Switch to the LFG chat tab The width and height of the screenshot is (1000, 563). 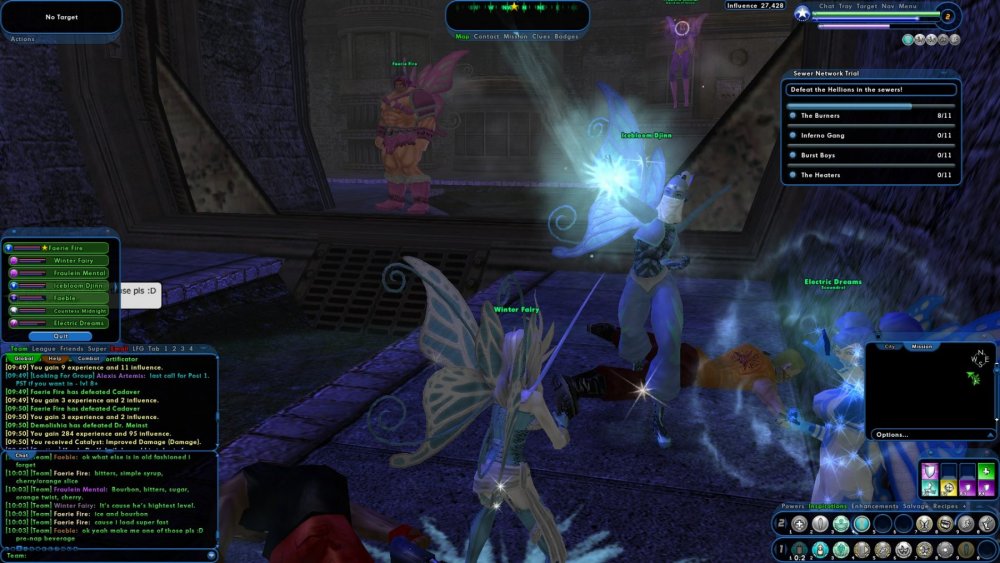click(138, 348)
